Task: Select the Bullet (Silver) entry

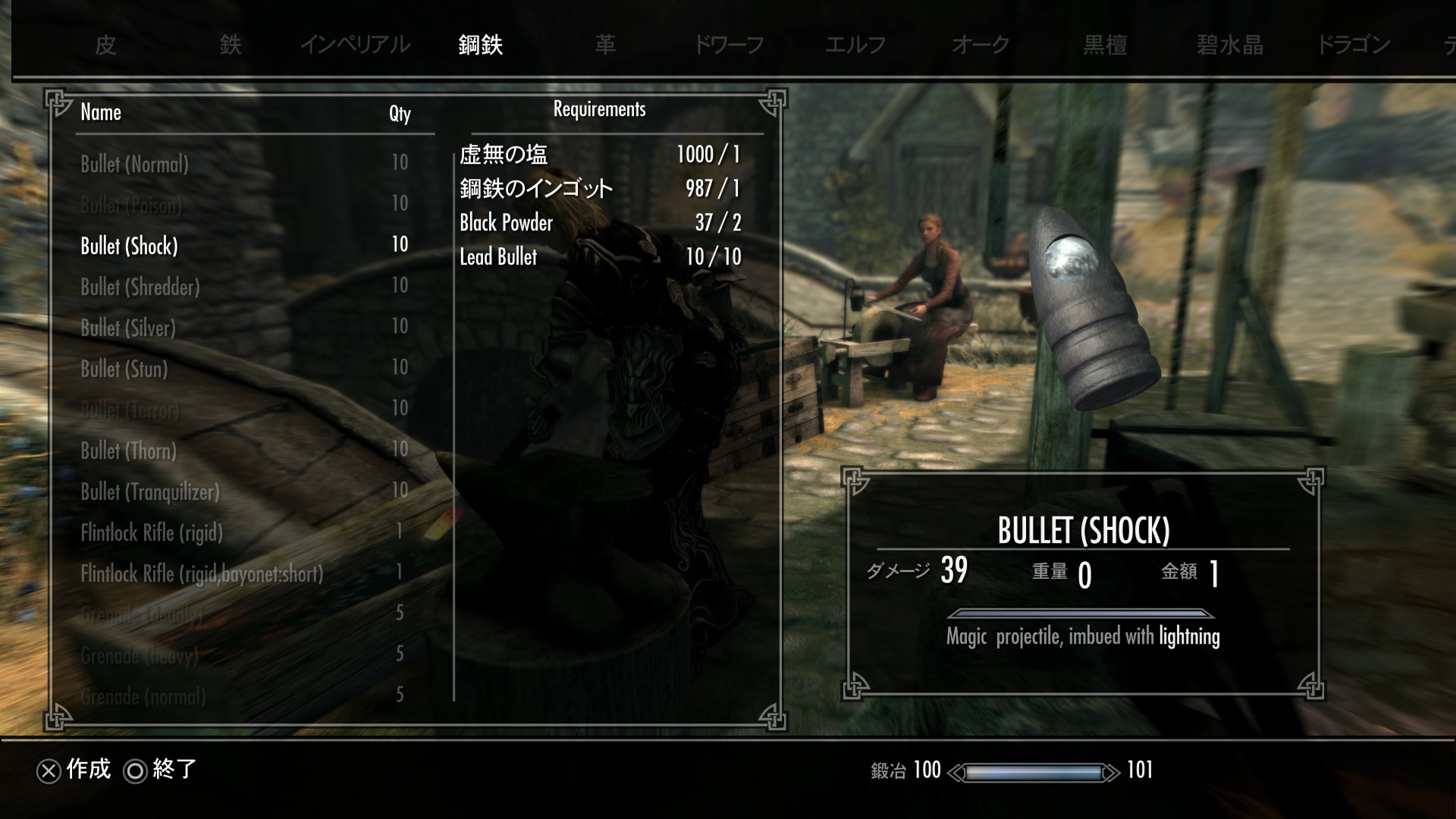Action: [128, 328]
